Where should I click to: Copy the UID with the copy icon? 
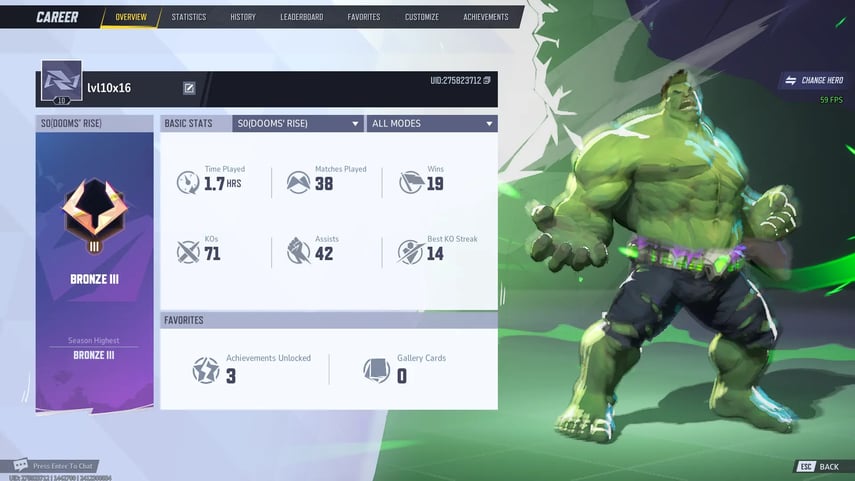(x=487, y=80)
